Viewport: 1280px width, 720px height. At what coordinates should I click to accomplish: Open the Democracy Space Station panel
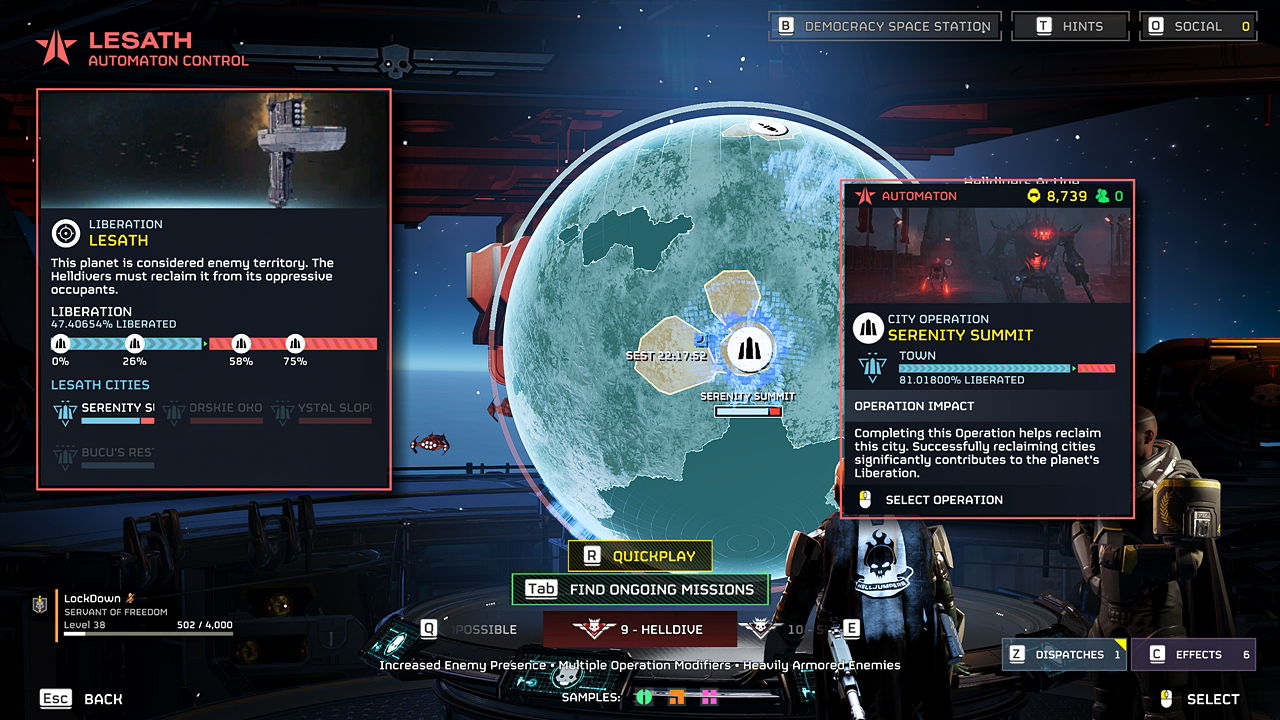tap(884, 27)
